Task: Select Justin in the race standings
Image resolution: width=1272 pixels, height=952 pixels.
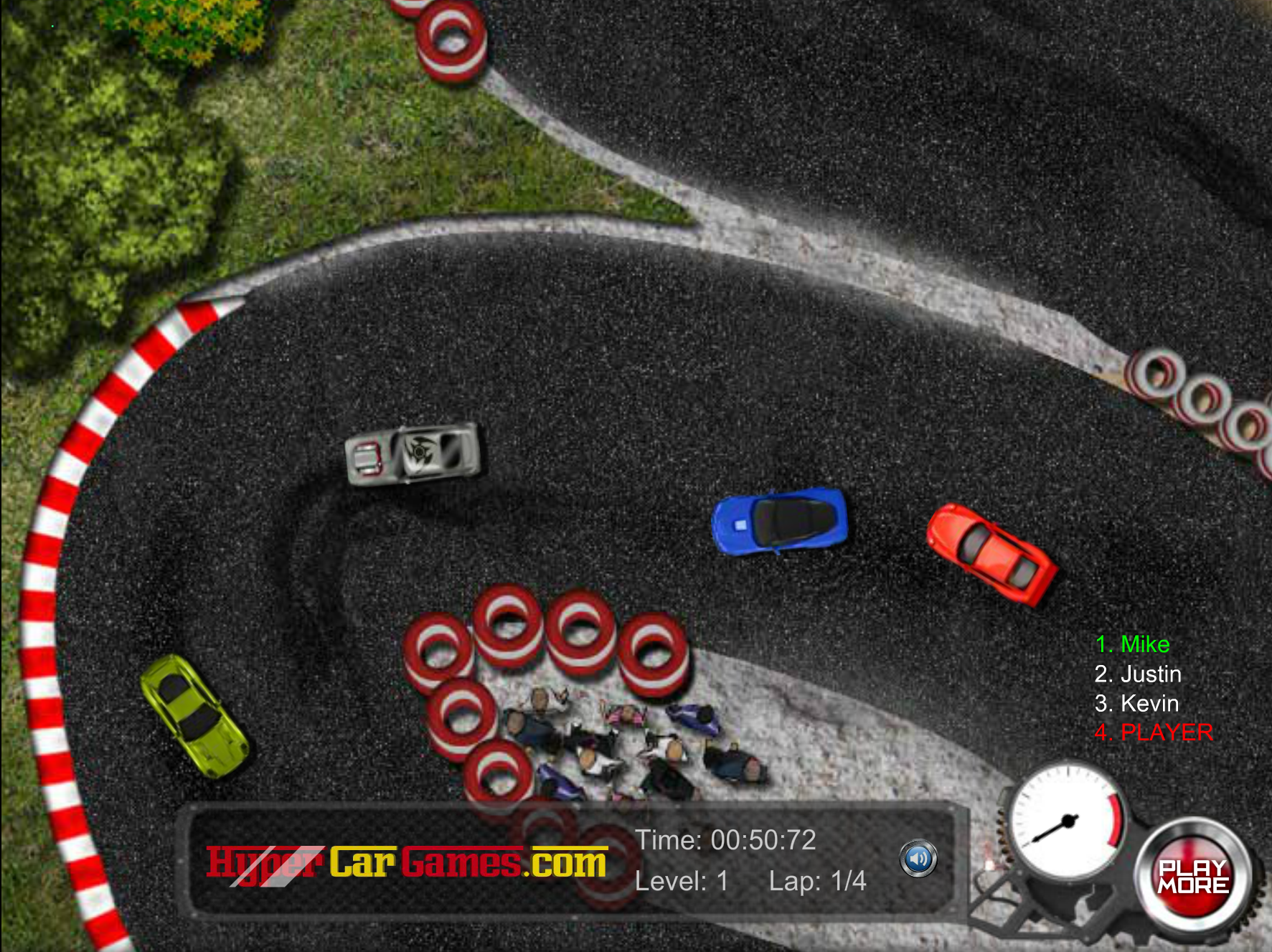Action: [x=1137, y=674]
